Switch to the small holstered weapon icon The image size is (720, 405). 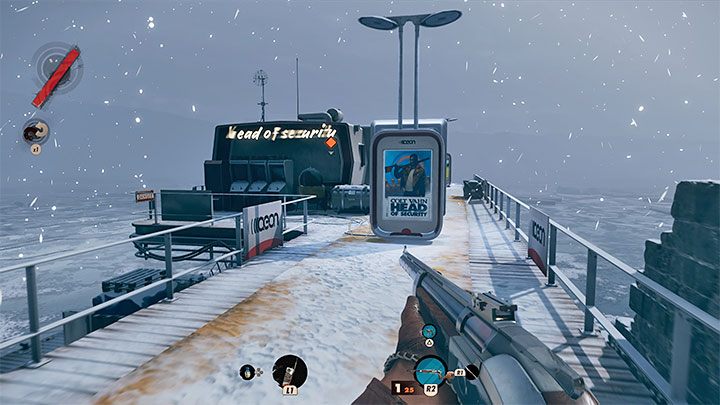(428, 331)
